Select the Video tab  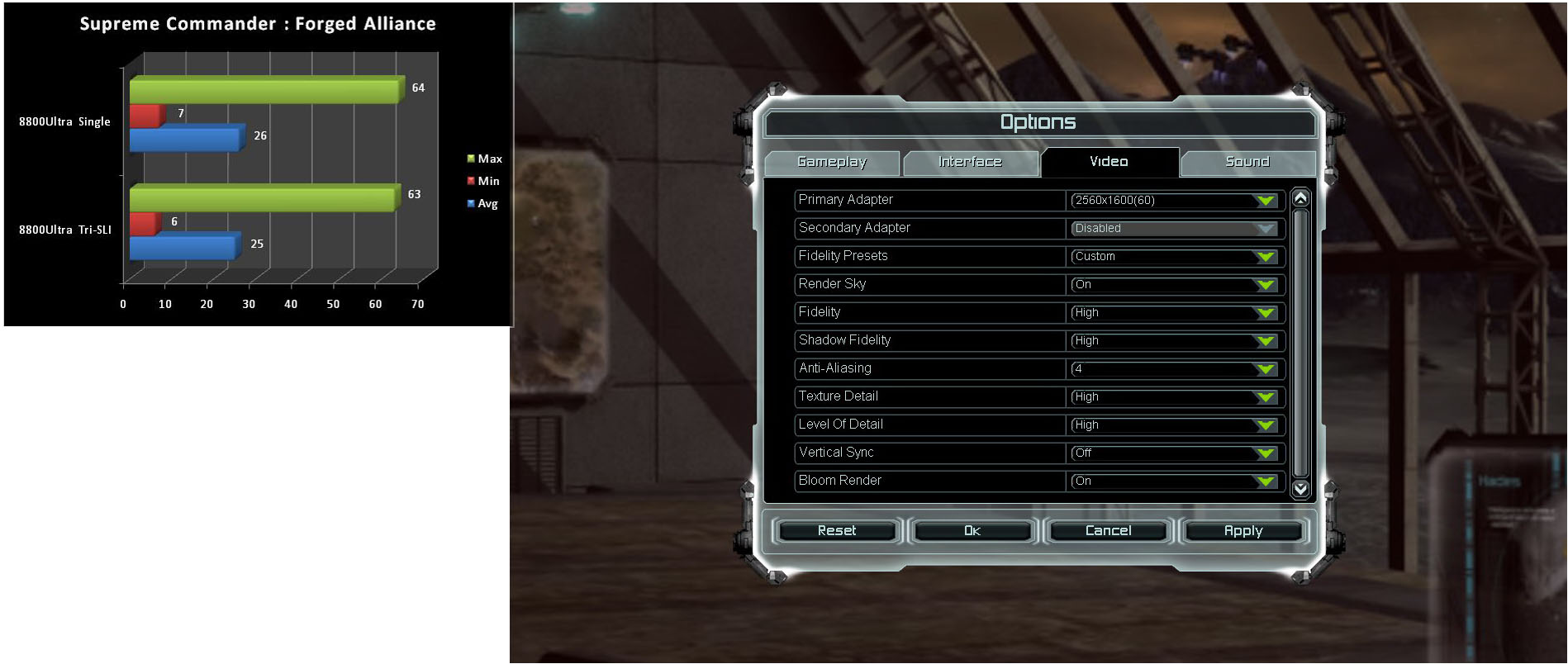1109,162
